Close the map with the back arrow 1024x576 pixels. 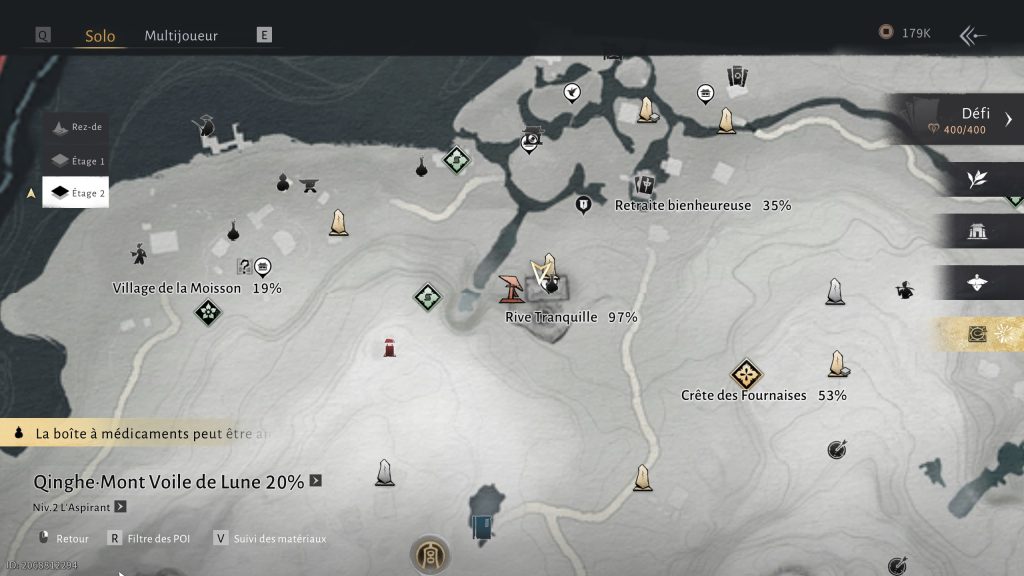972,36
